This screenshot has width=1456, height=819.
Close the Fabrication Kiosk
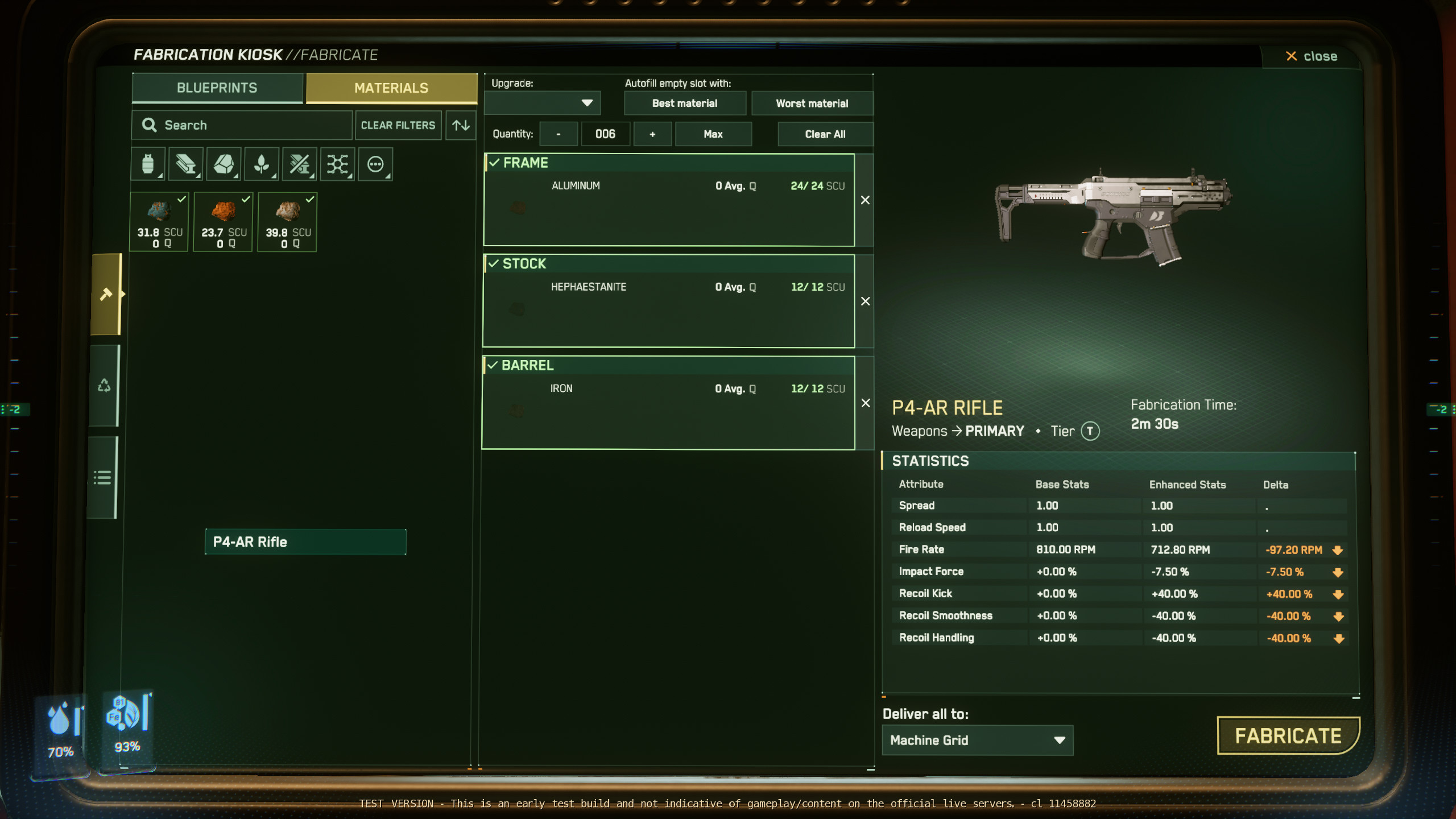coord(1312,56)
